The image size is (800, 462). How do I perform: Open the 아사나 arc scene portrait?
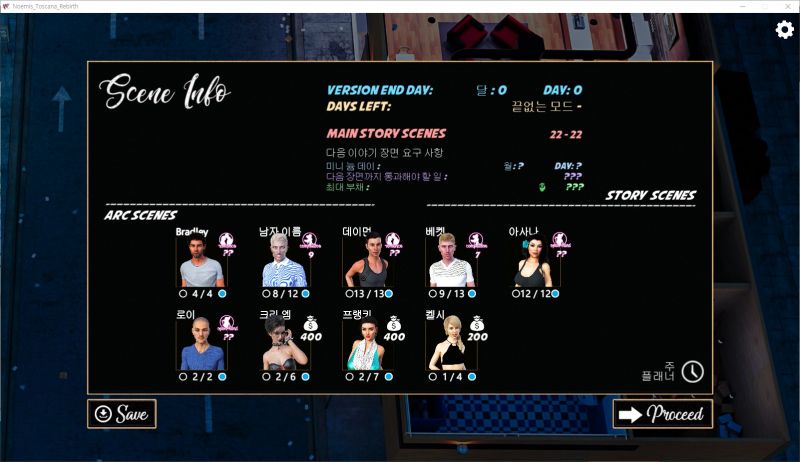(x=533, y=263)
